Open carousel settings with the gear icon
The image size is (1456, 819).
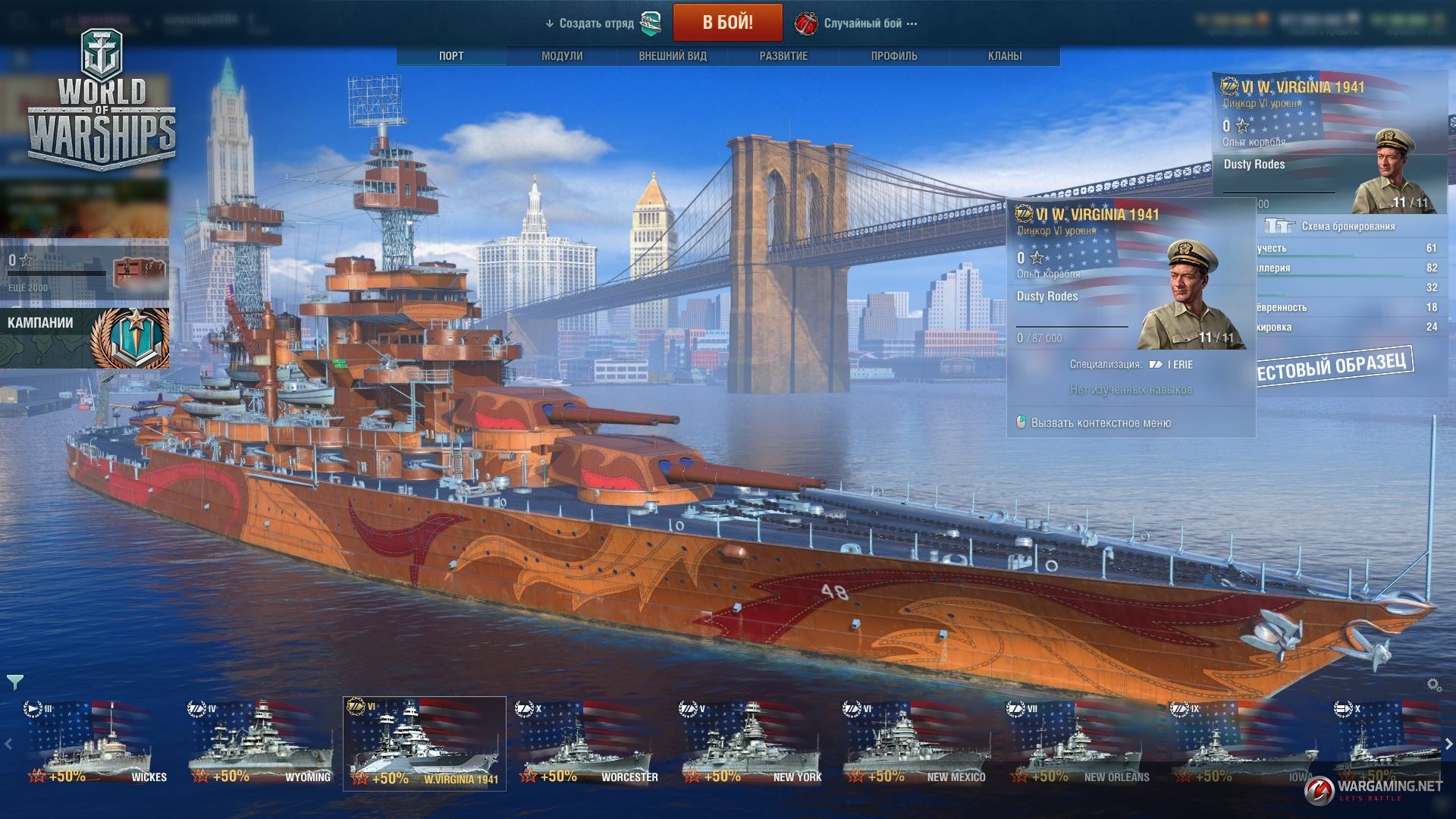(1434, 685)
